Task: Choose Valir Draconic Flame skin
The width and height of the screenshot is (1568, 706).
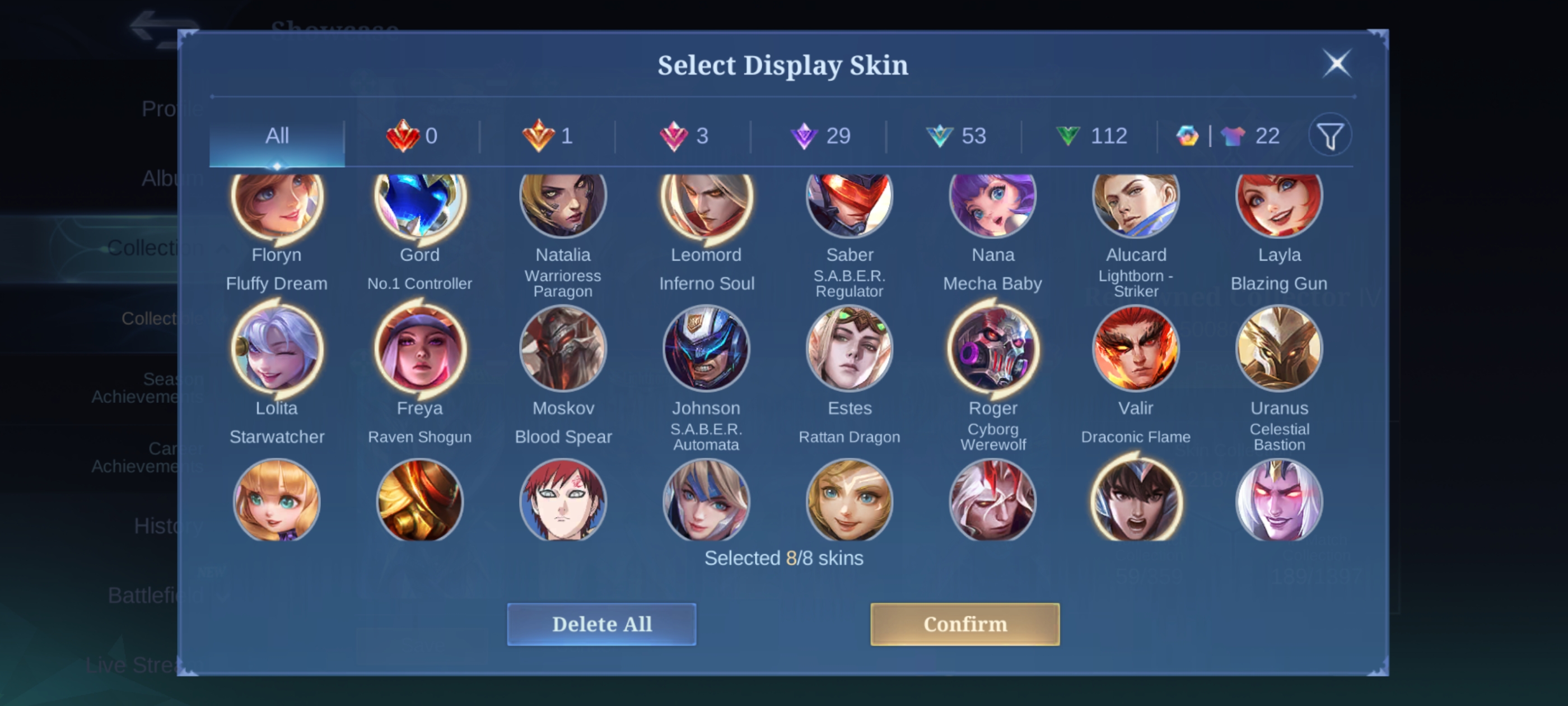Action: tap(1136, 349)
